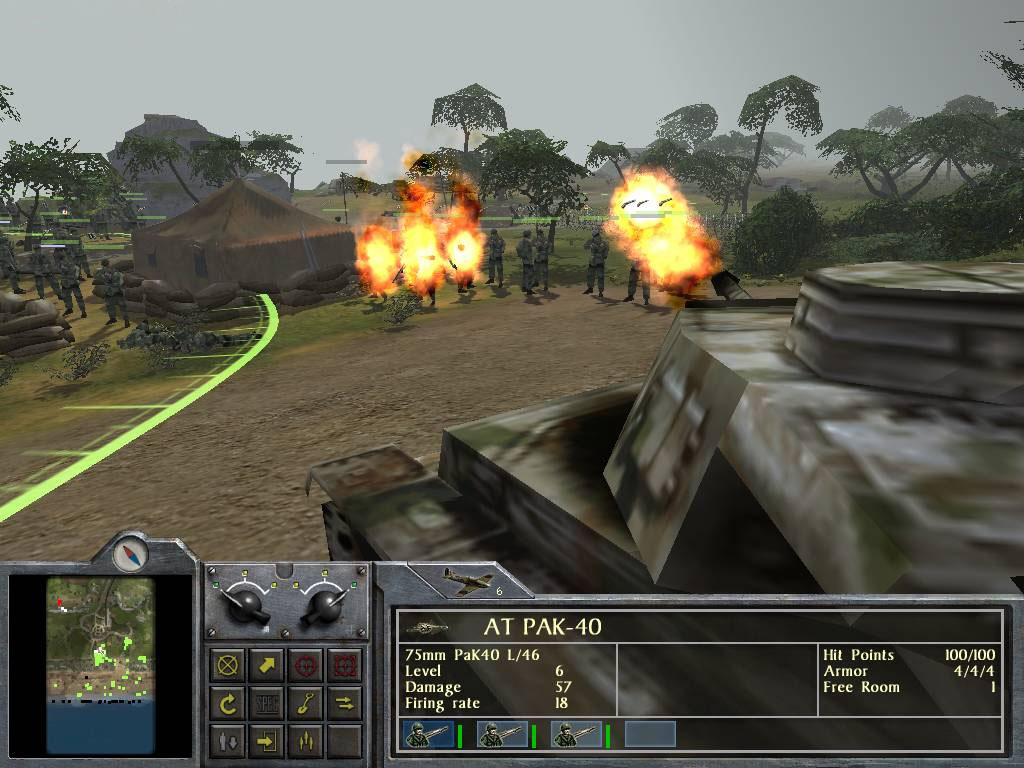The height and width of the screenshot is (768, 1024).
Task: Select the diagonal yellow arrow move command
Action: point(267,665)
